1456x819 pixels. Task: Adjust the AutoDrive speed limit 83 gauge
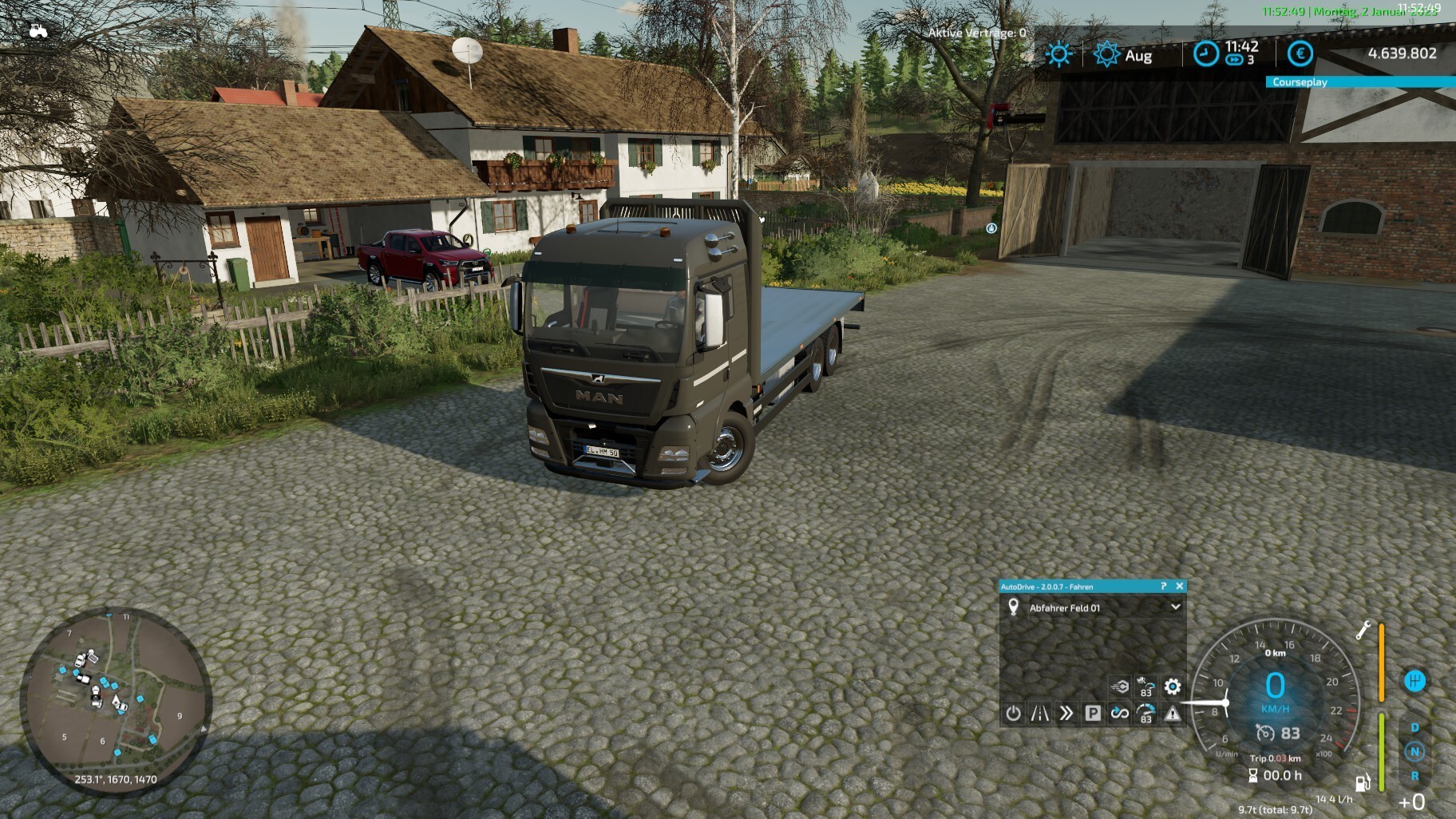[1145, 713]
